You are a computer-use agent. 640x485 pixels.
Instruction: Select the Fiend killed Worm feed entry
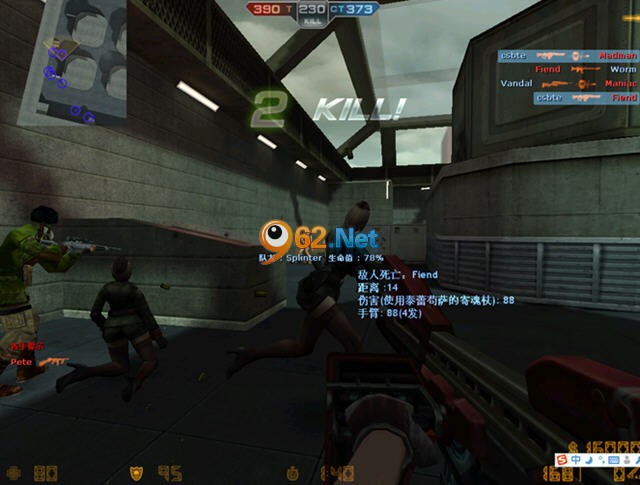pos(585,70)
